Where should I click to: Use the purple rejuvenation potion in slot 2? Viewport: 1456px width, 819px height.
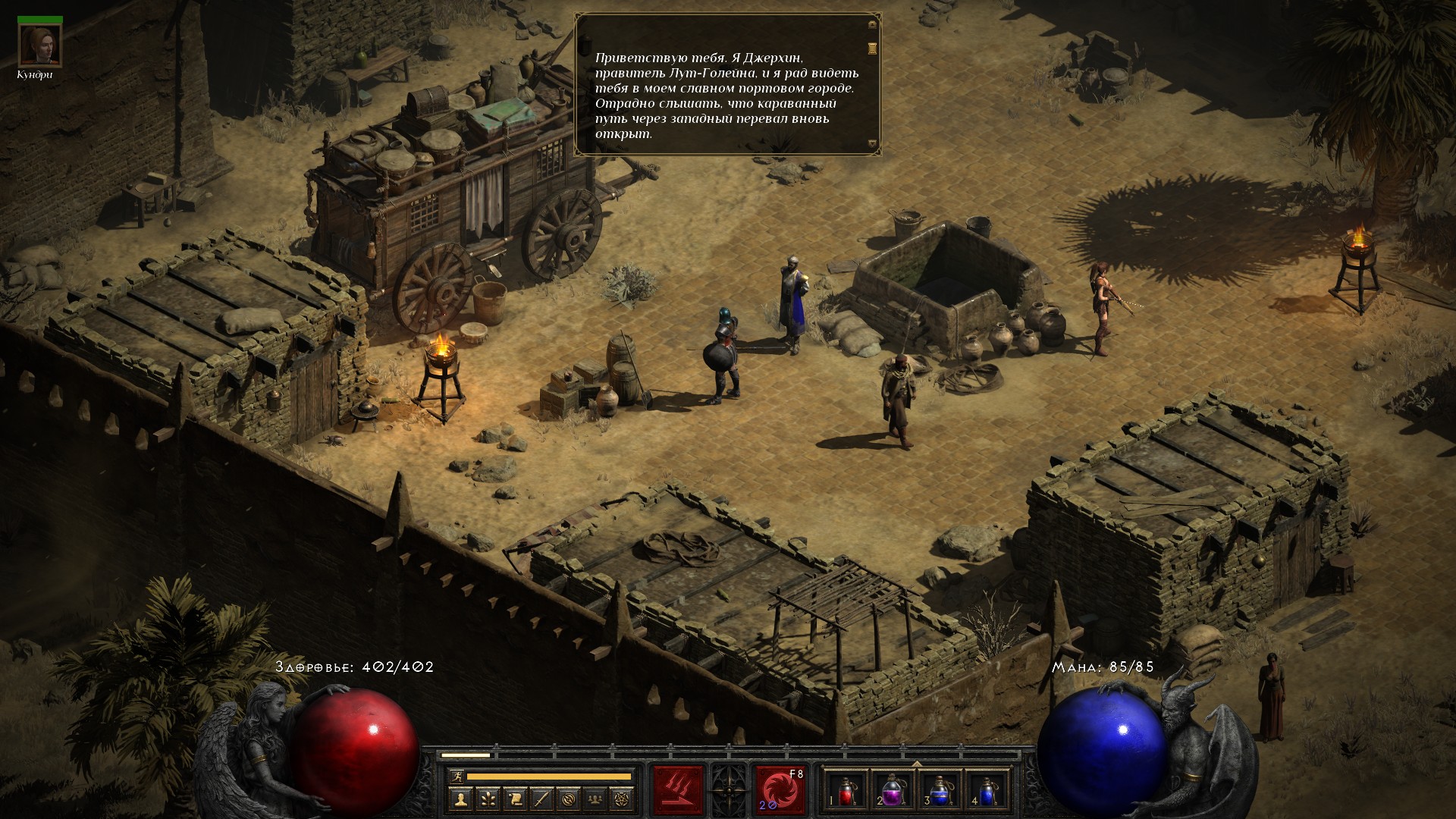893,790
